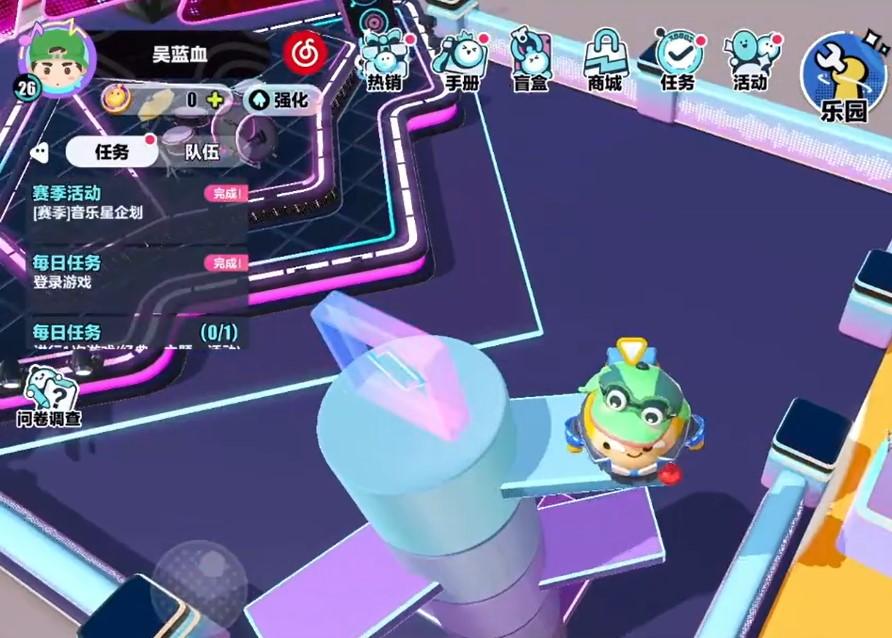892x638 pixels.
Task: Open the 手册 handbook
Action: 462,60
